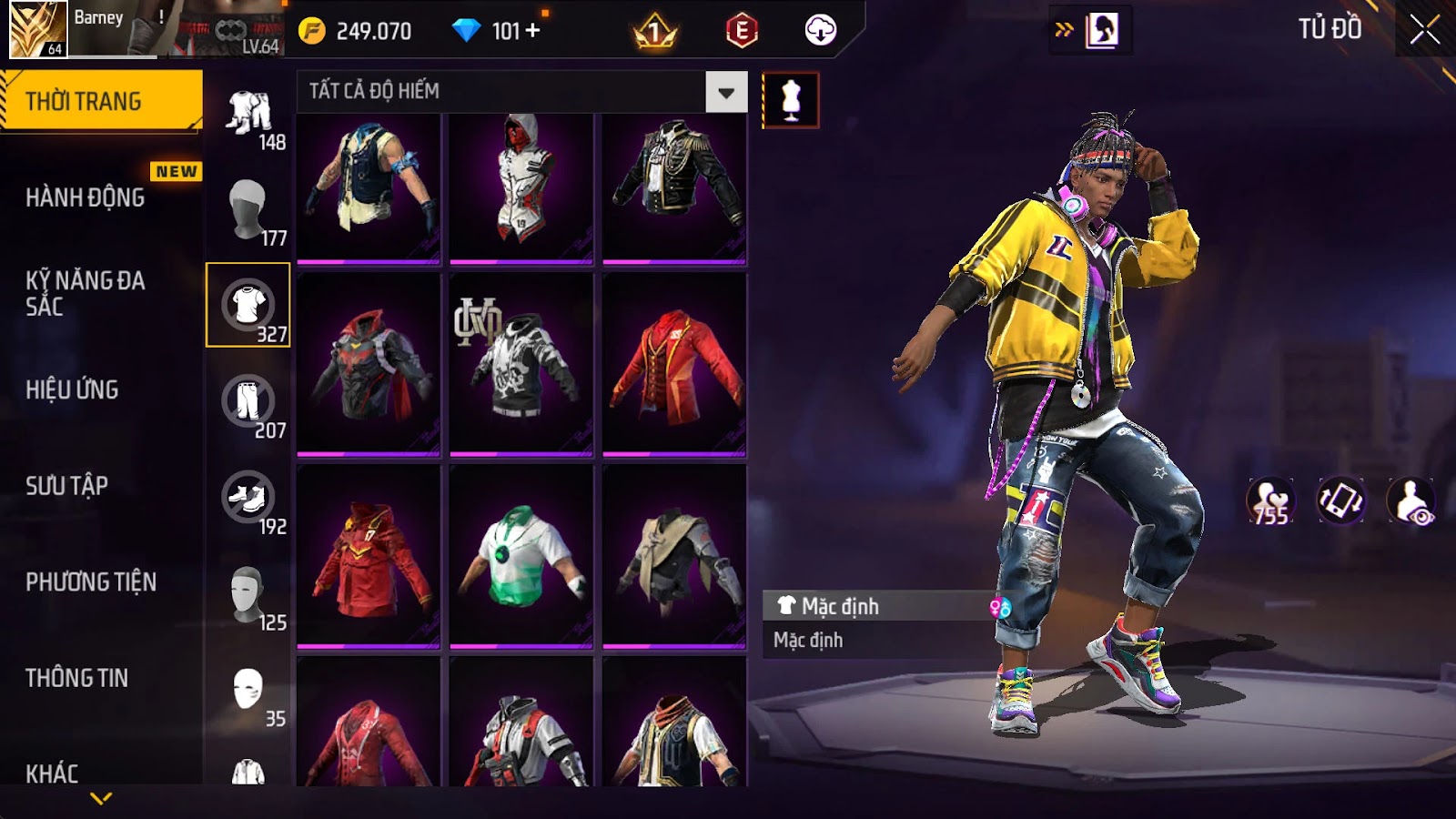The width and height of the screenshot is (1456, 819).
Task: Equip the red hooded assassin top
Action: [521, 187]
